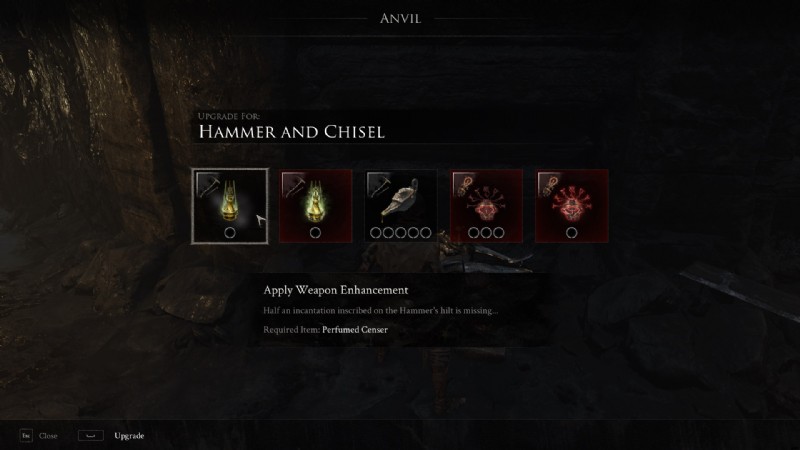Select the red relic upgrade with one circle

pos(571,206)
